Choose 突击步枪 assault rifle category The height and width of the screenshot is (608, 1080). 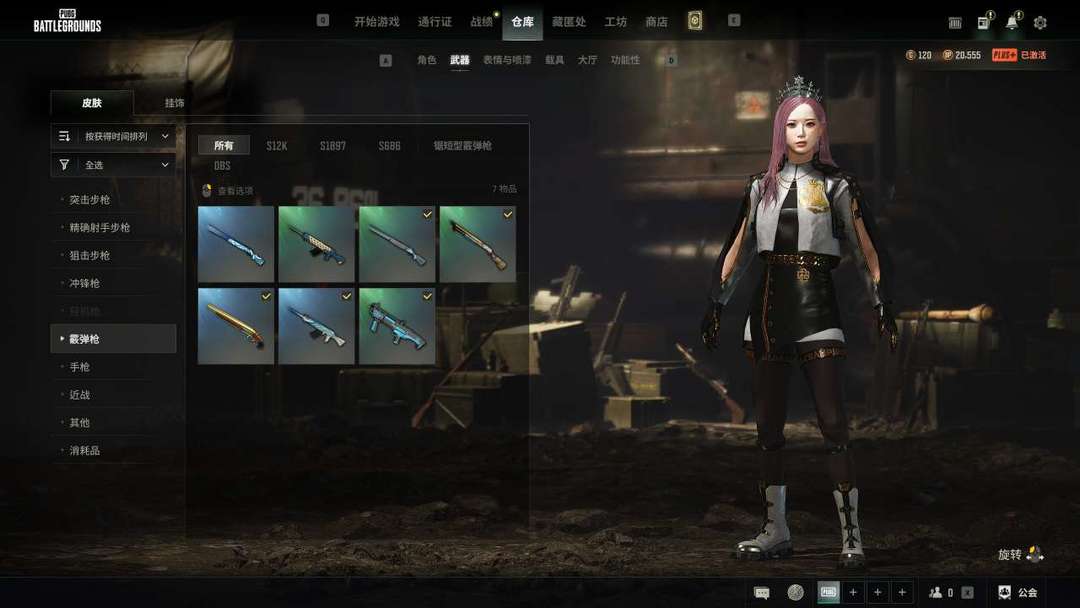(x=90, y=200)
